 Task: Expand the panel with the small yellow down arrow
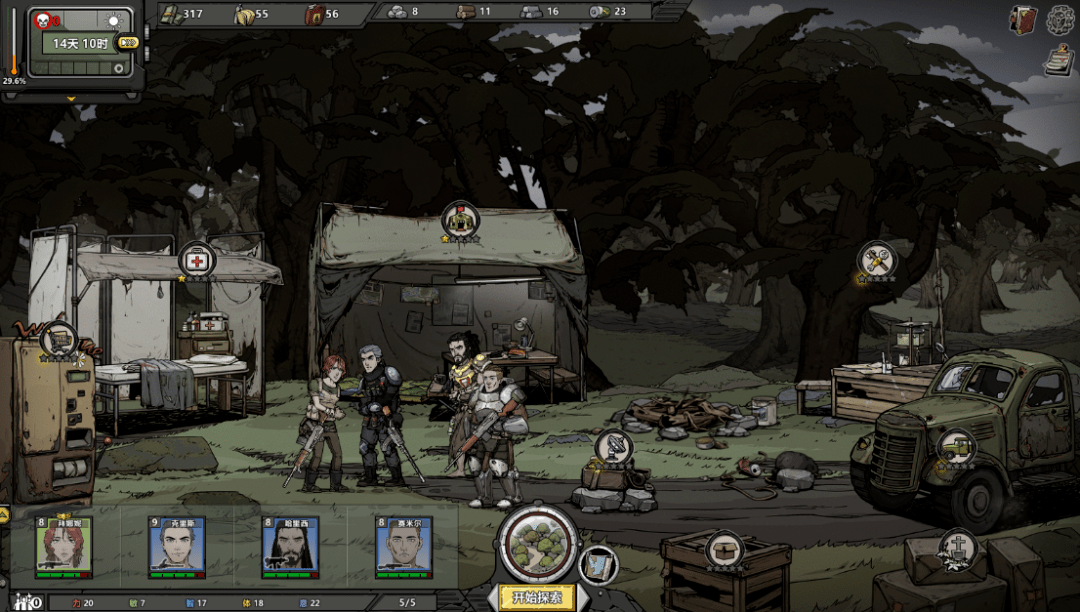(x=71, y=99)
